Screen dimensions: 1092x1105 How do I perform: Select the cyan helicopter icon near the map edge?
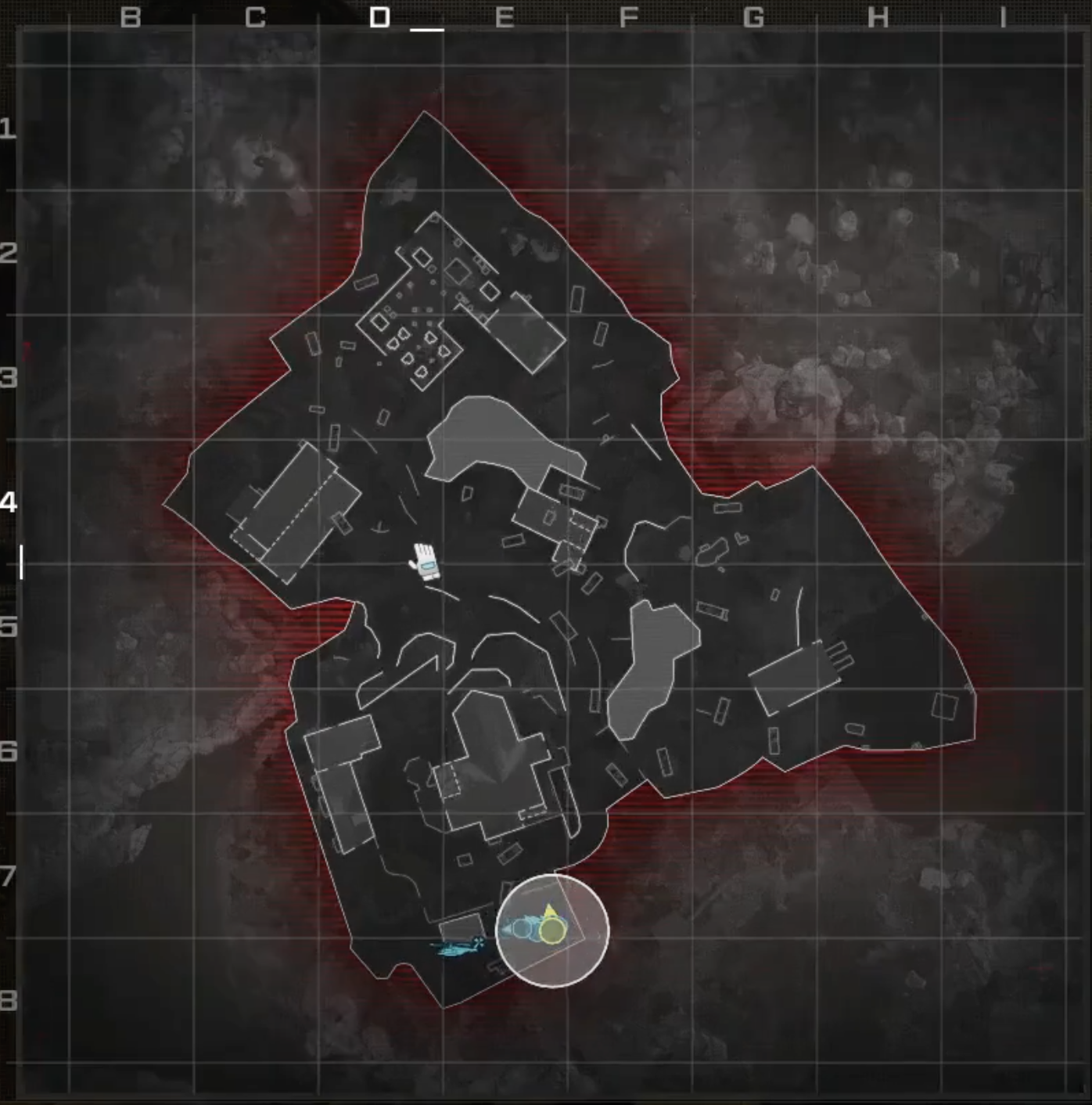point(454,949)
